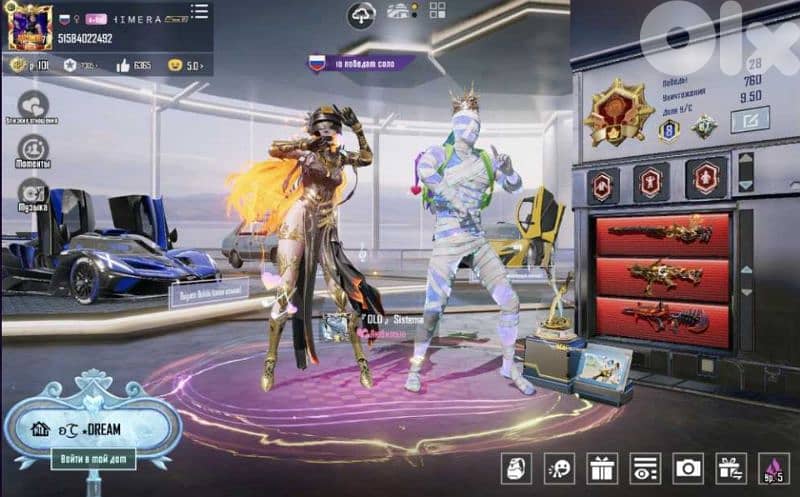Open the list menu beside the player name
800x497 pixels.
pyautogui.click(x=200, y=13)
